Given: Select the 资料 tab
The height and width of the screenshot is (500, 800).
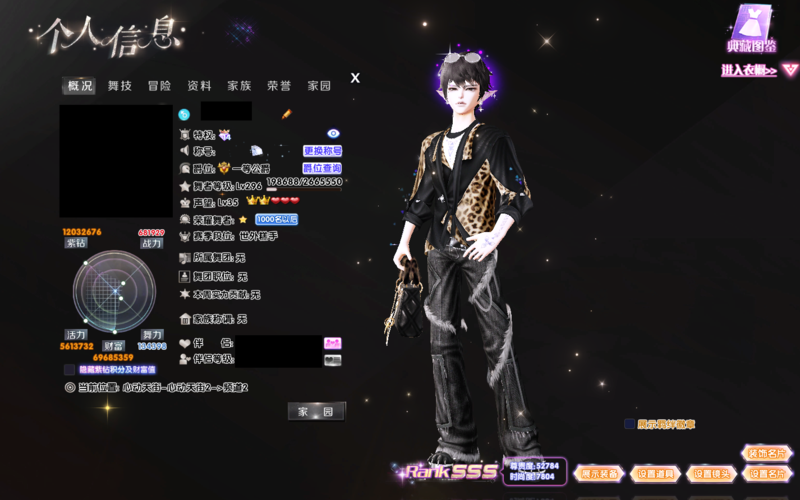Looking at the screenshot, I should 199,86.
